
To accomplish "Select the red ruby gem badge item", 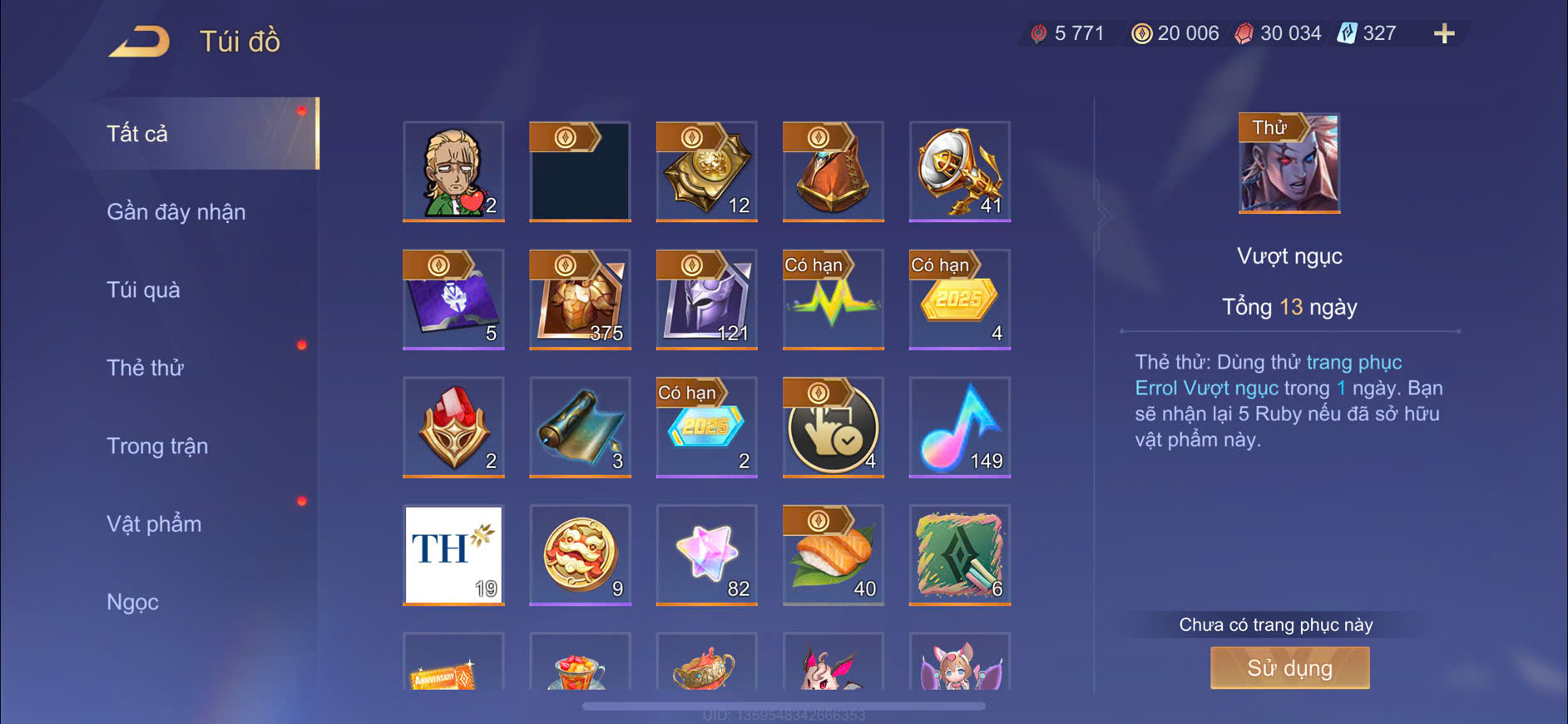I will (453, 427).
